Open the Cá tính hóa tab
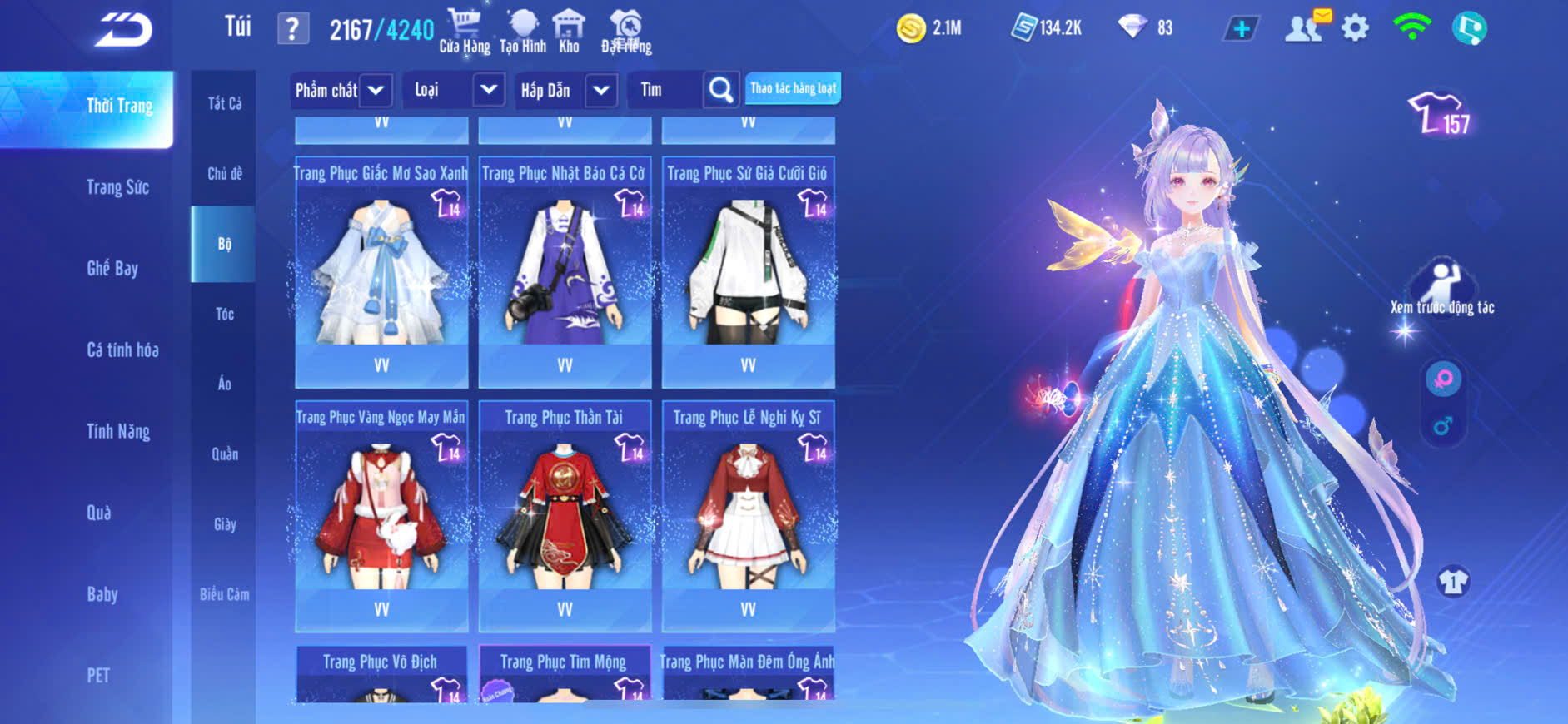 (122, 350)
